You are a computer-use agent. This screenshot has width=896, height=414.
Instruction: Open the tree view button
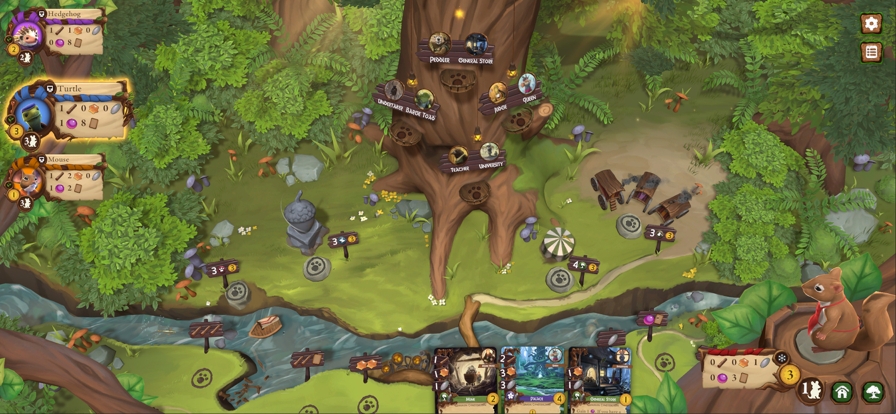tap(873, 392)
